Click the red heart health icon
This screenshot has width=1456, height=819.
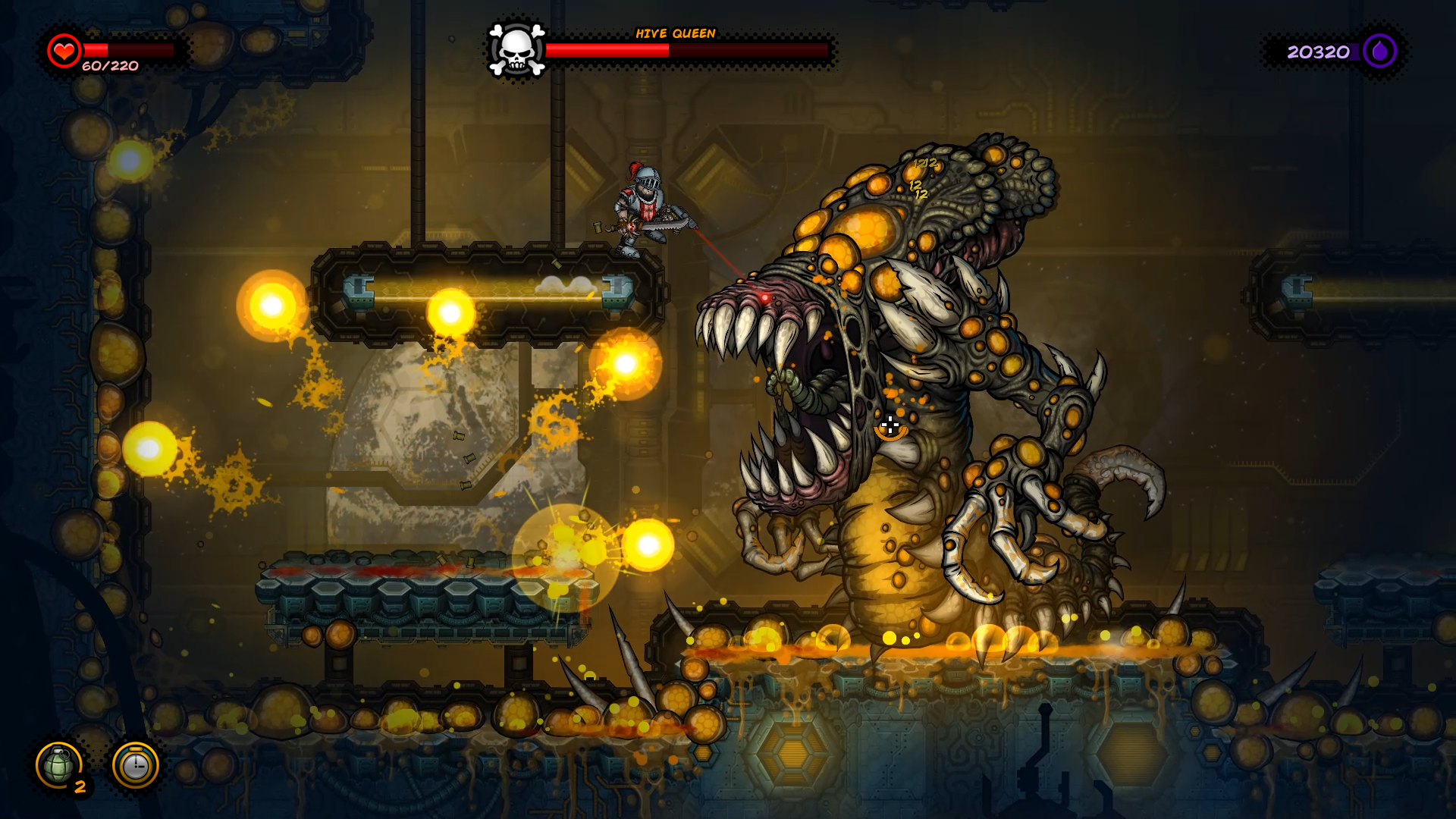coord(64,50)
